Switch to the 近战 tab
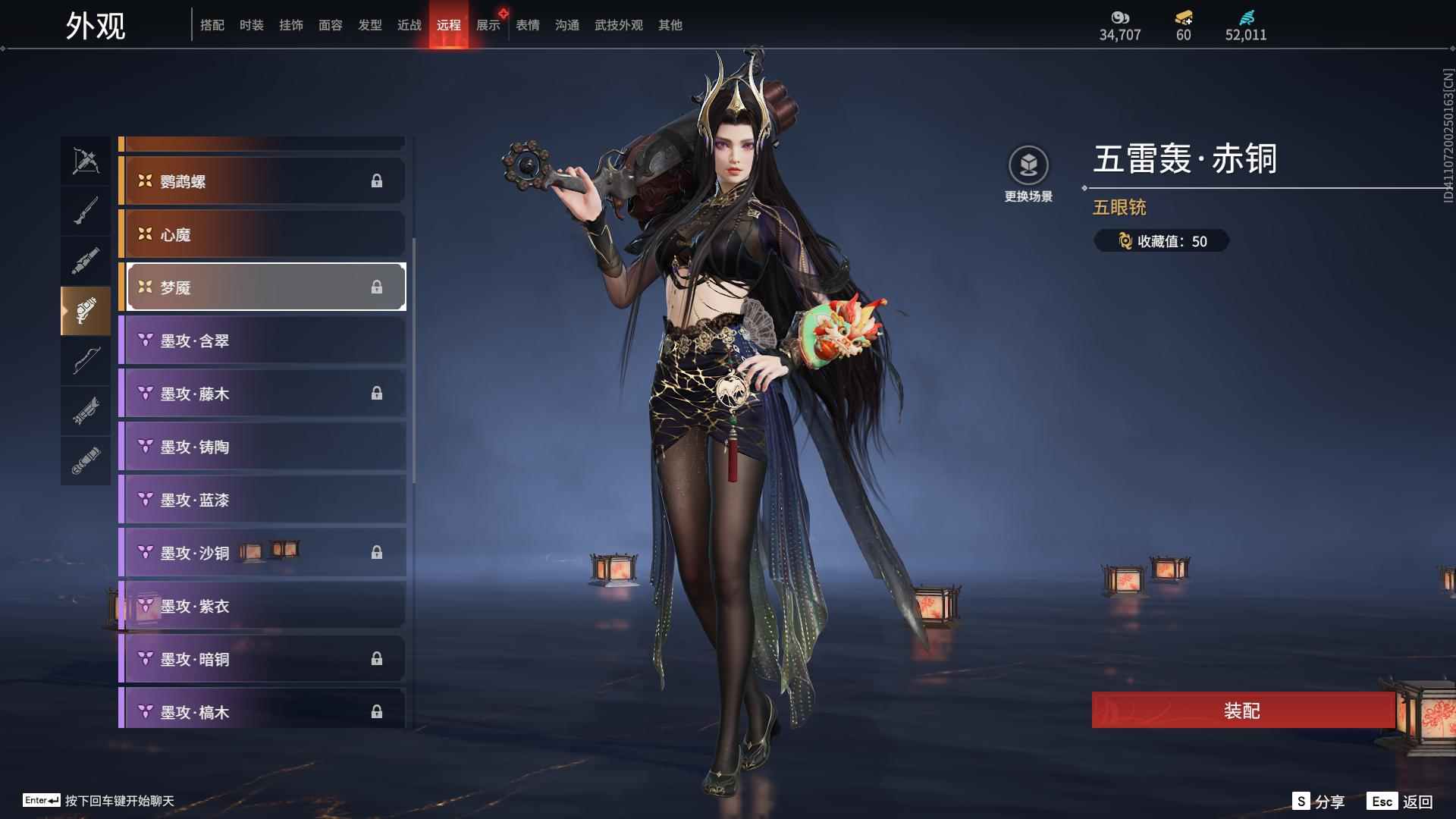Screen dimensions: 1456x819 [x=409, y=25]
